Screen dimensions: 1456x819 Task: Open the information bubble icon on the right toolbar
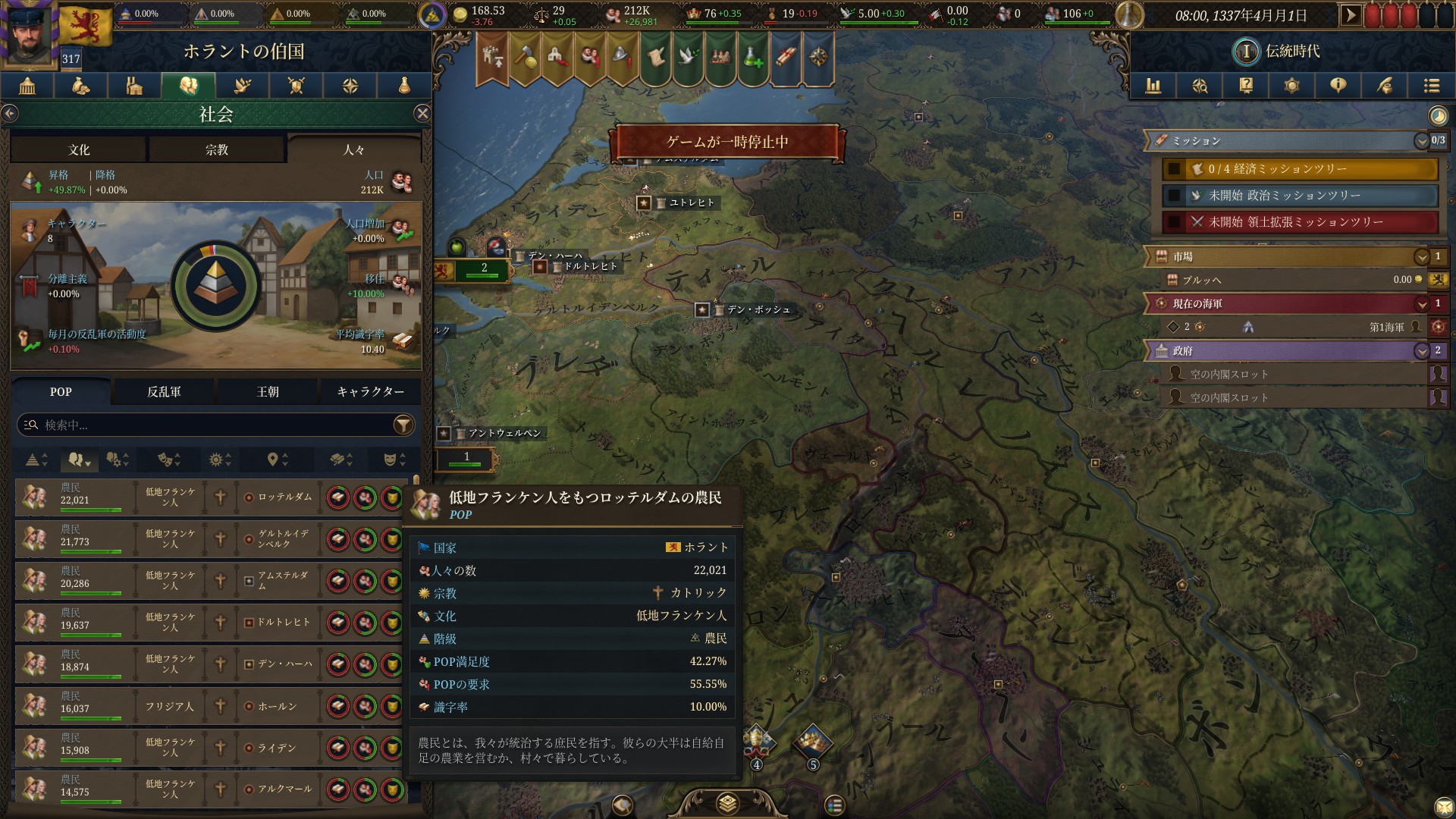[x=1338, y=86]
